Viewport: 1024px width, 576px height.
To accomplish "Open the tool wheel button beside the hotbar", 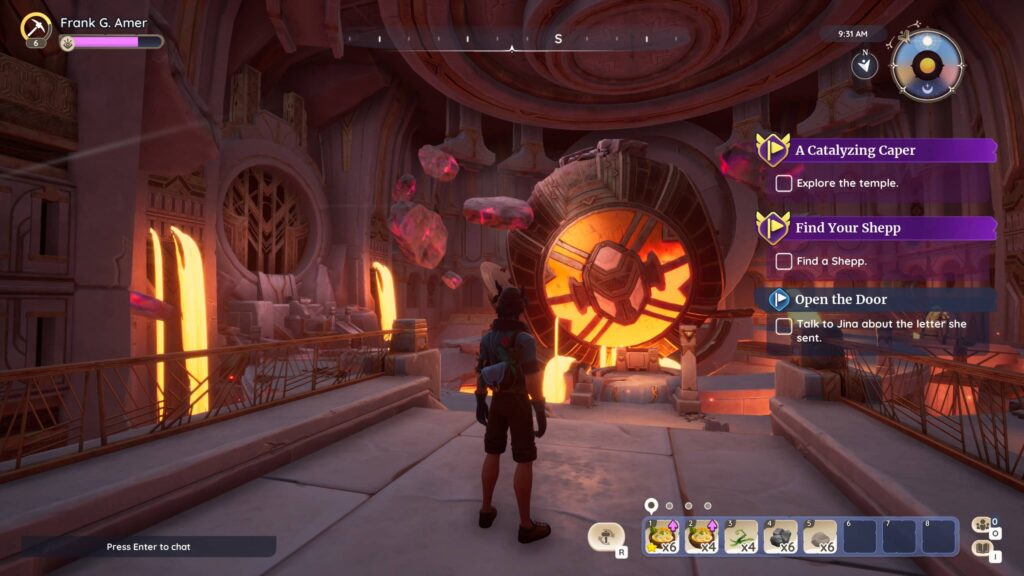I will coord(606,537).
